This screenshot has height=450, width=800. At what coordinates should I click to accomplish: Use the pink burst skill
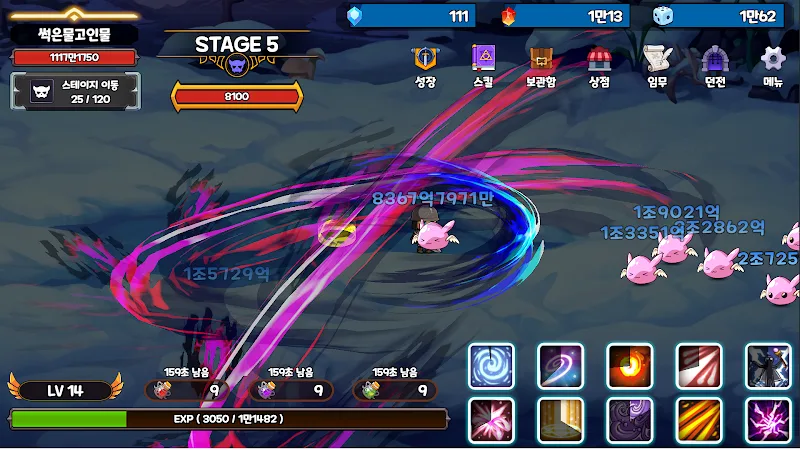[492, 420]
